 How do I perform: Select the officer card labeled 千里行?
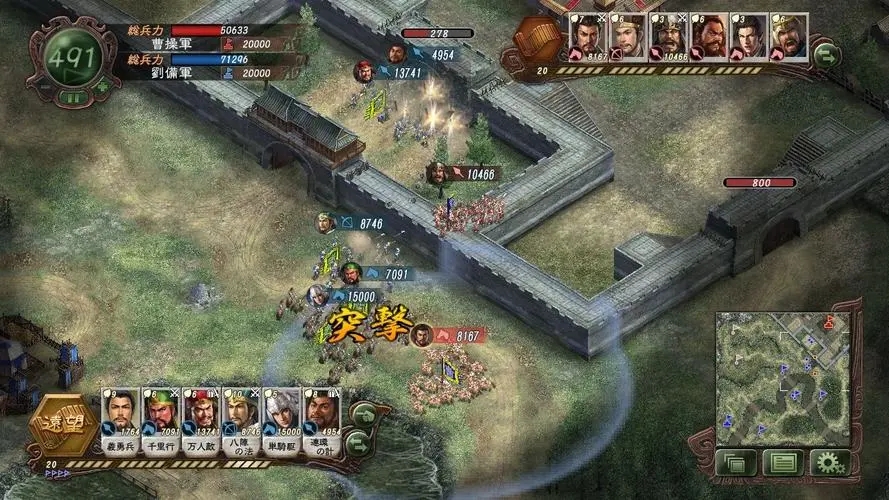click(x=160, y=422)
